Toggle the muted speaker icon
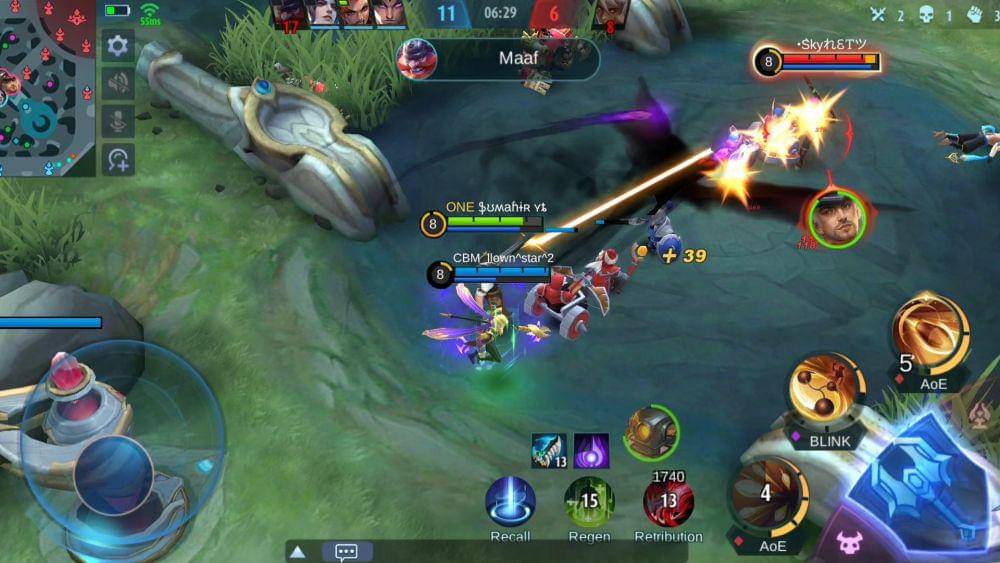This screenshot has height=563, width=1000. click(x=118, y=83)
